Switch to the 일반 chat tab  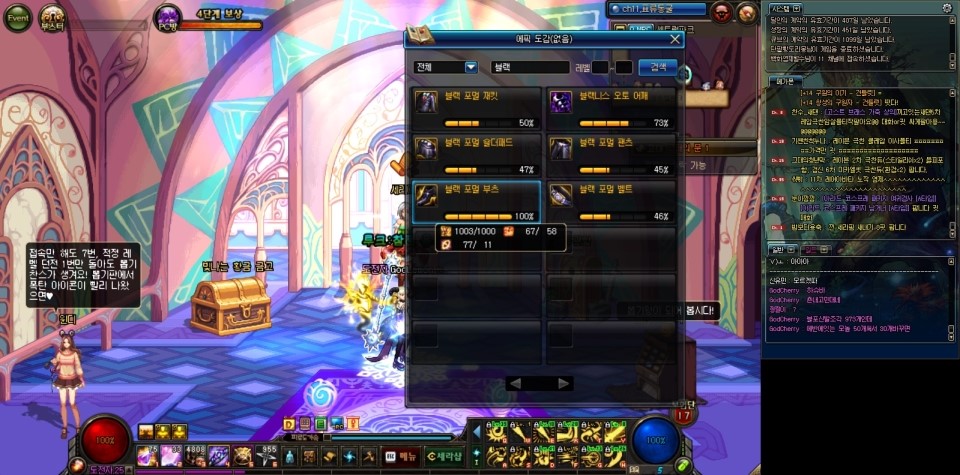(x=776, y=248)
